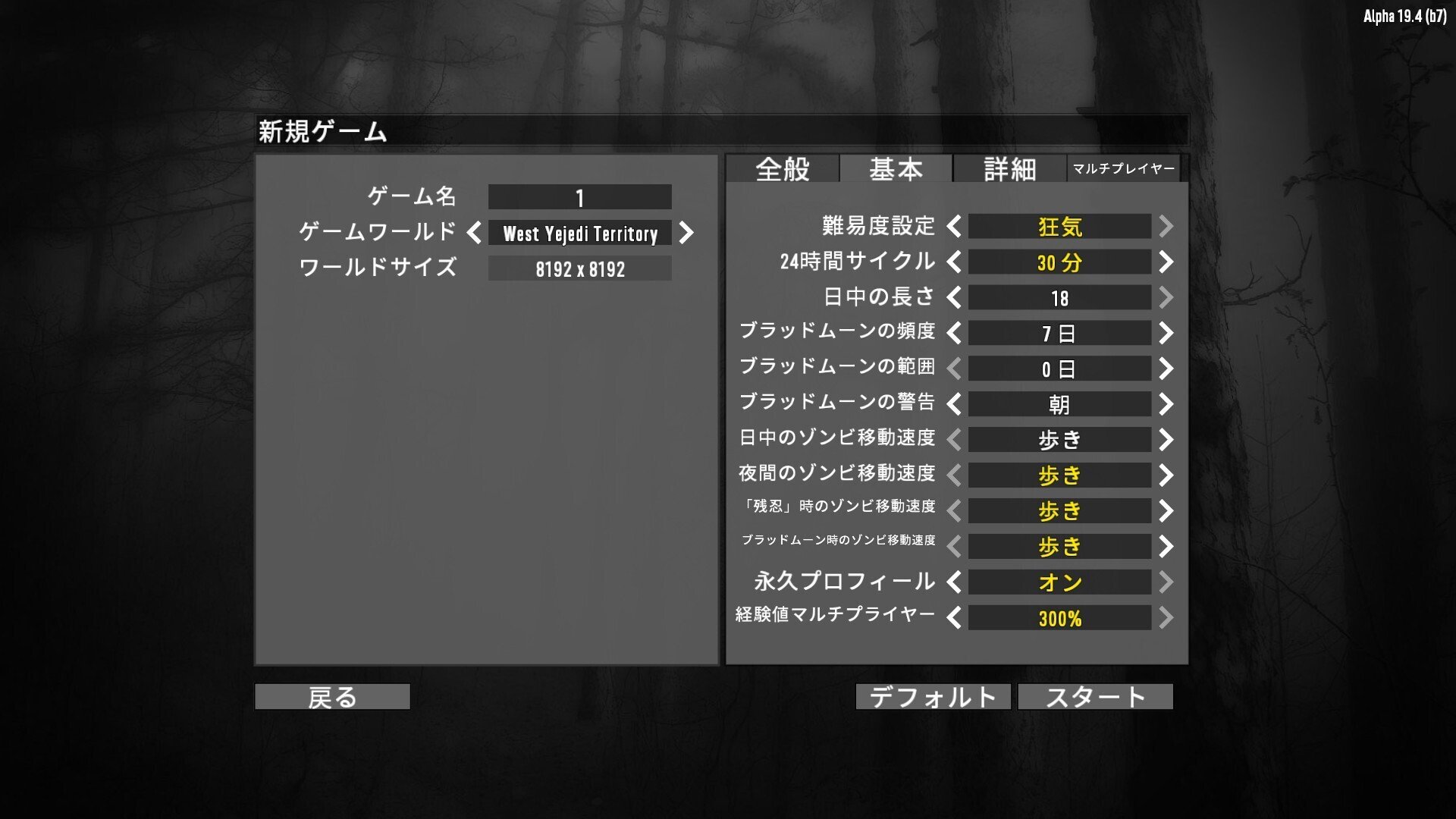Screen dimensions: 1456x819
Task: Open the マルチプレイヤー tab
Action: click(x=1125, y=168)
